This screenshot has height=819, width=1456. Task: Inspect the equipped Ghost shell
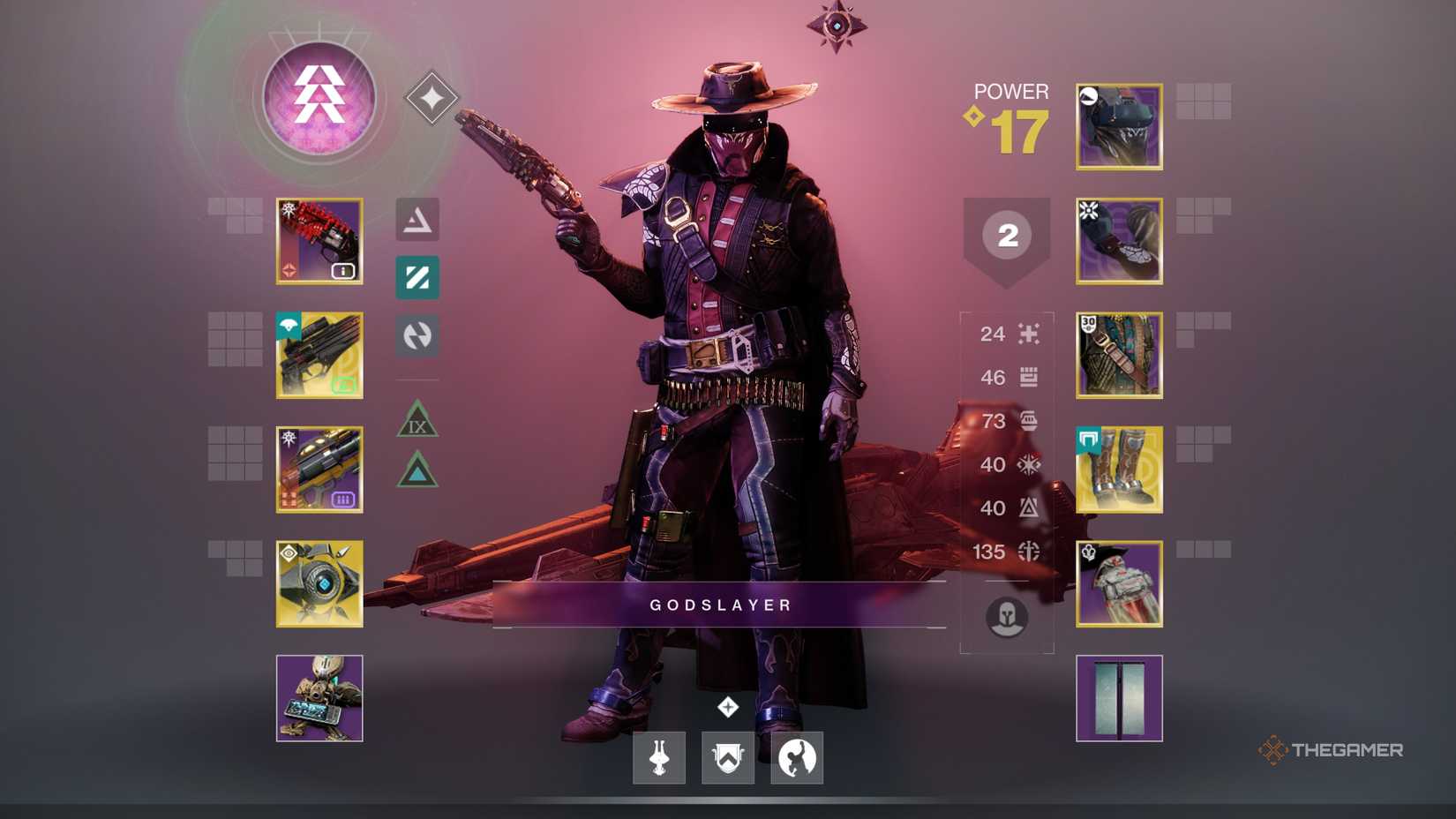click(x=319, y=583)
